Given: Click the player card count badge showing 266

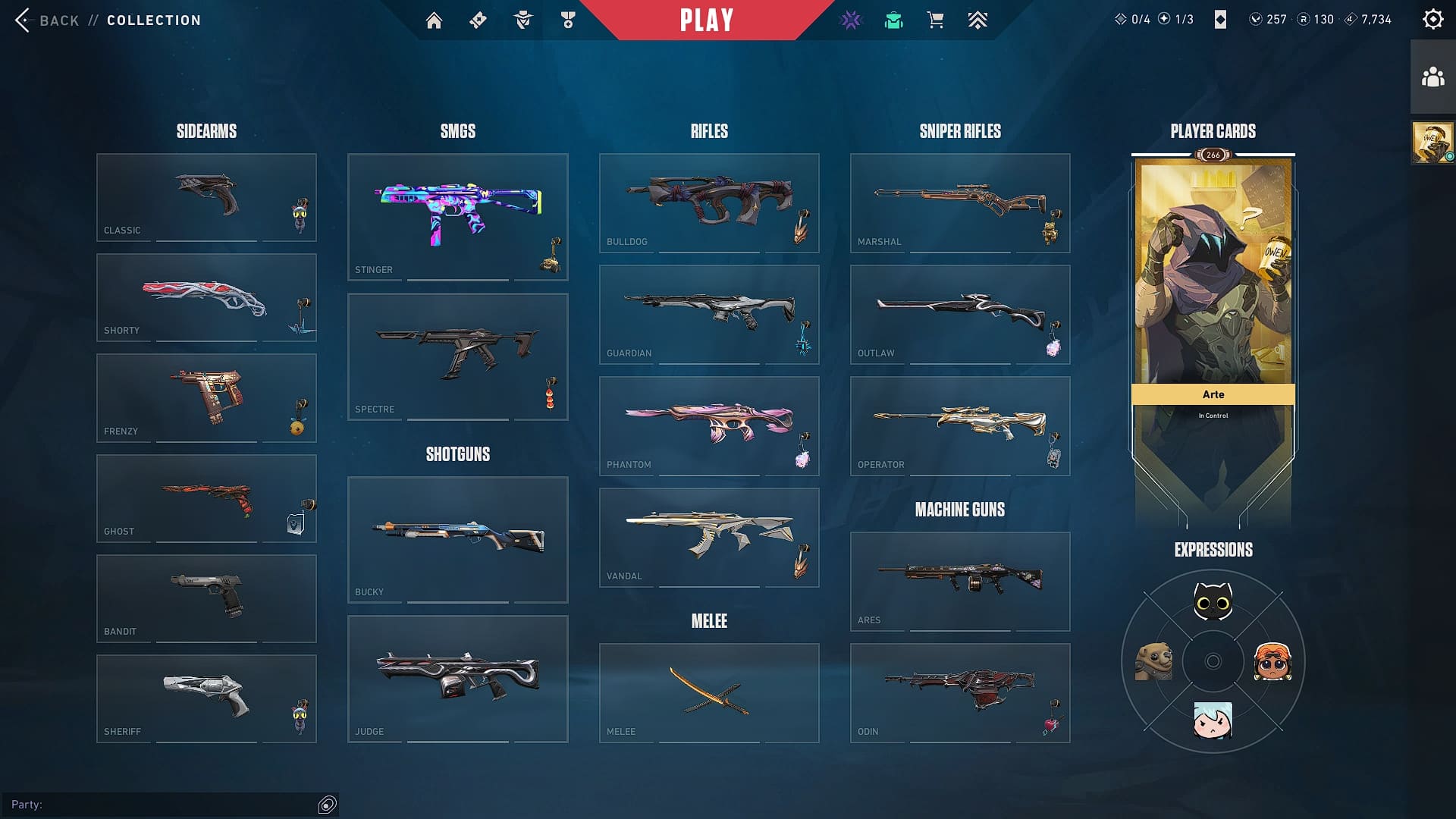Looking at the screenshot, I should 1212,155.
